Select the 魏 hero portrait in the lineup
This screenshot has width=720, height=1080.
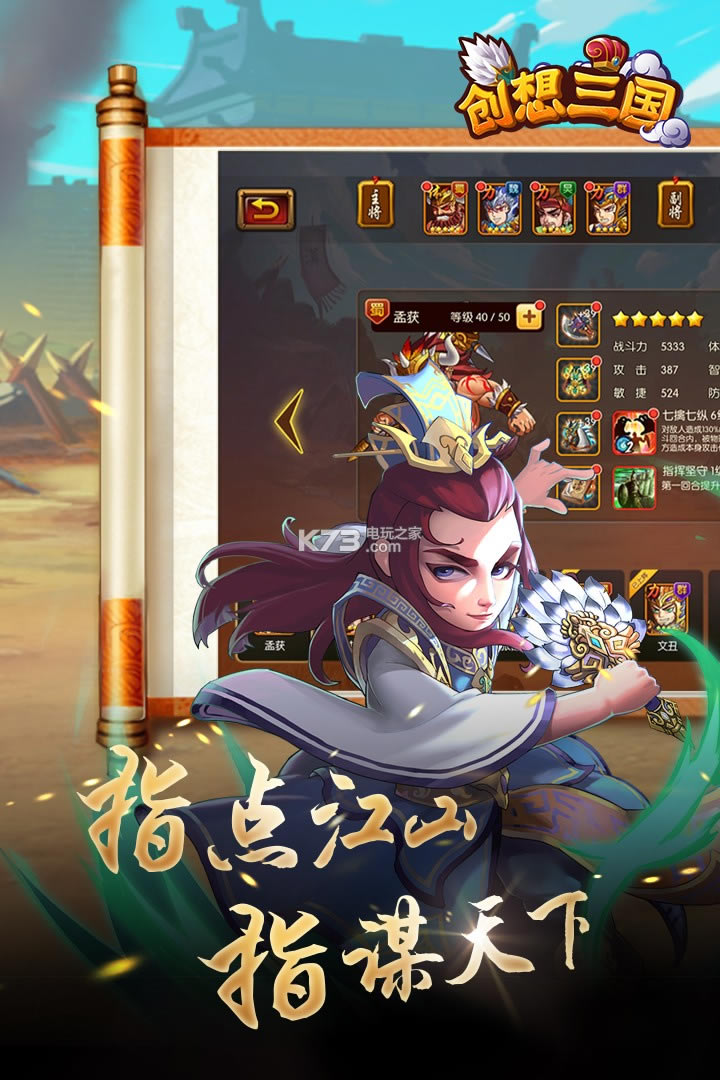point(499,208)
